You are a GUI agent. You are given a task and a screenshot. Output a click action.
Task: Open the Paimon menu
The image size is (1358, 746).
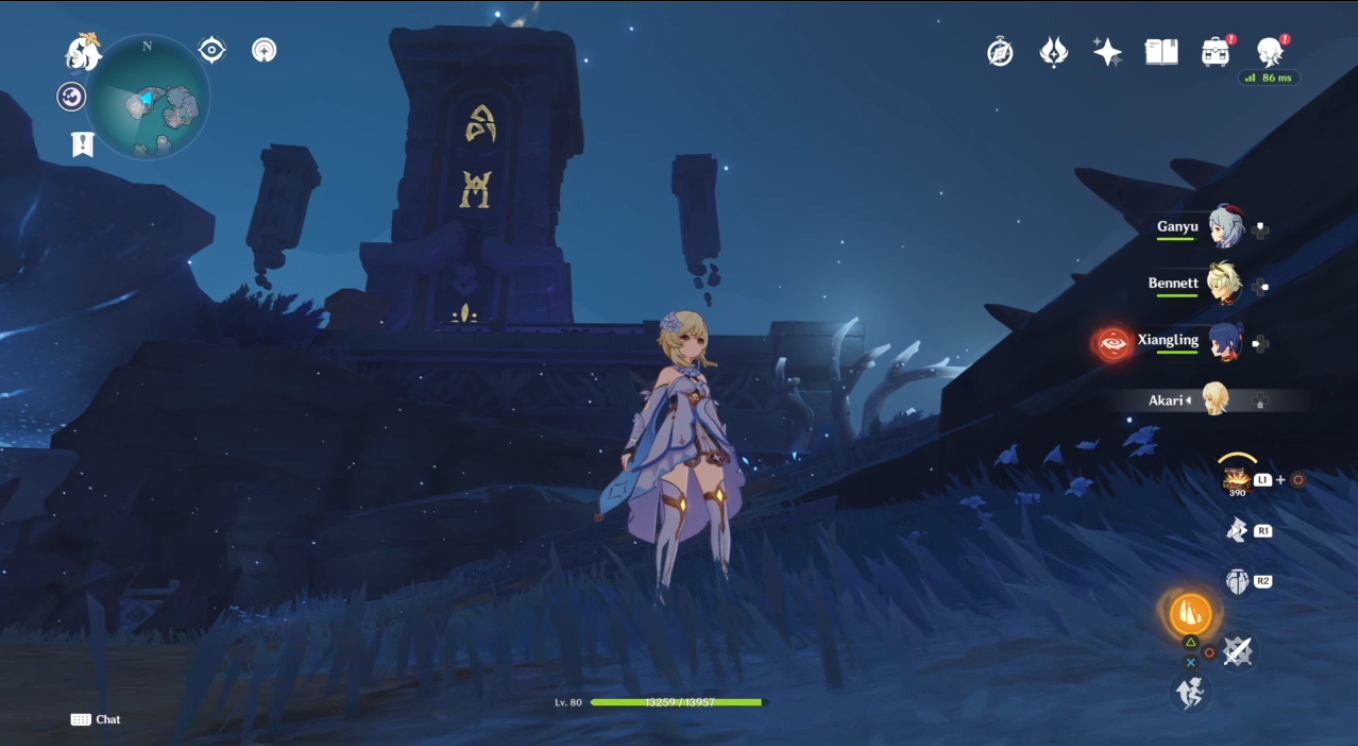[82, 51]
